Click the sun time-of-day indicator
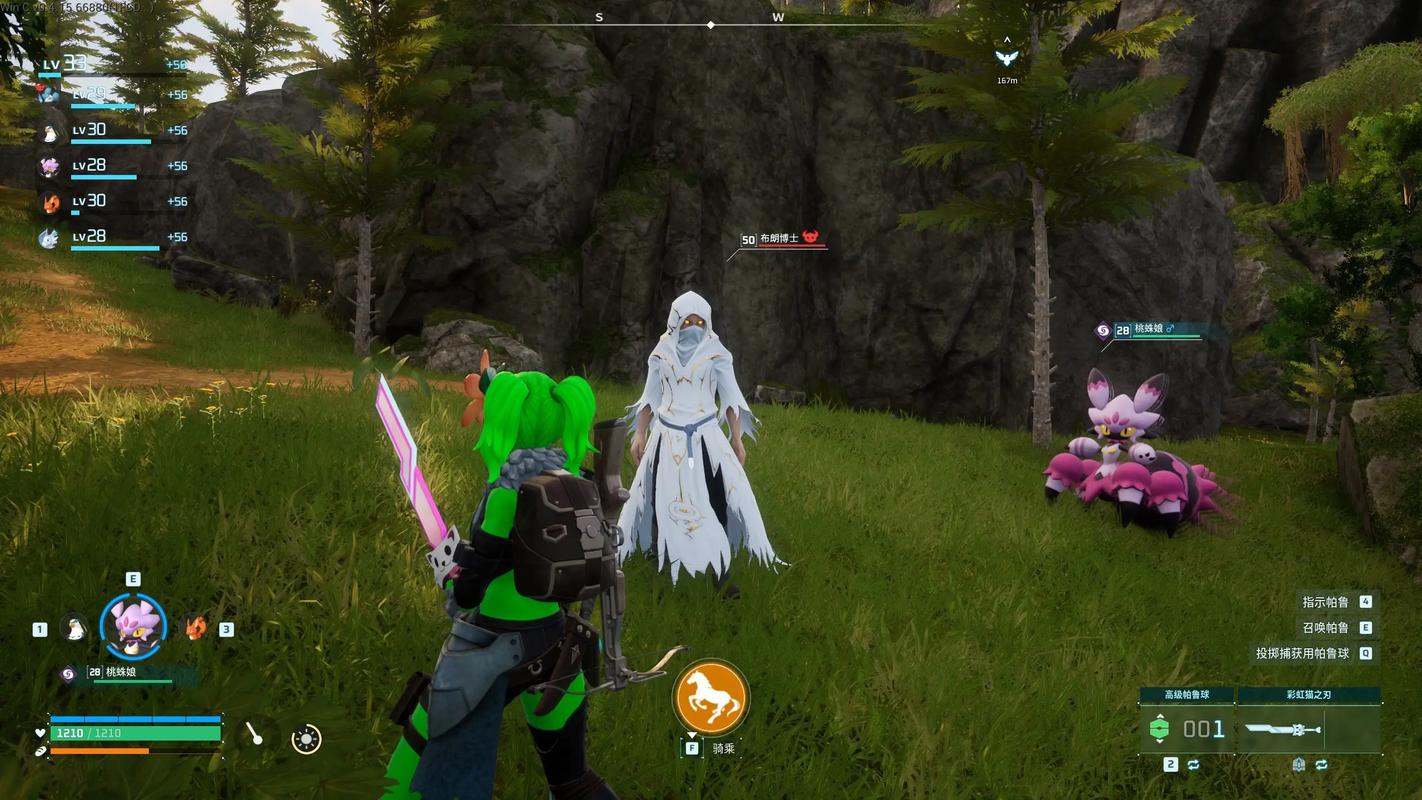Viewport: 1422px width, 800px height. [306, 739]
